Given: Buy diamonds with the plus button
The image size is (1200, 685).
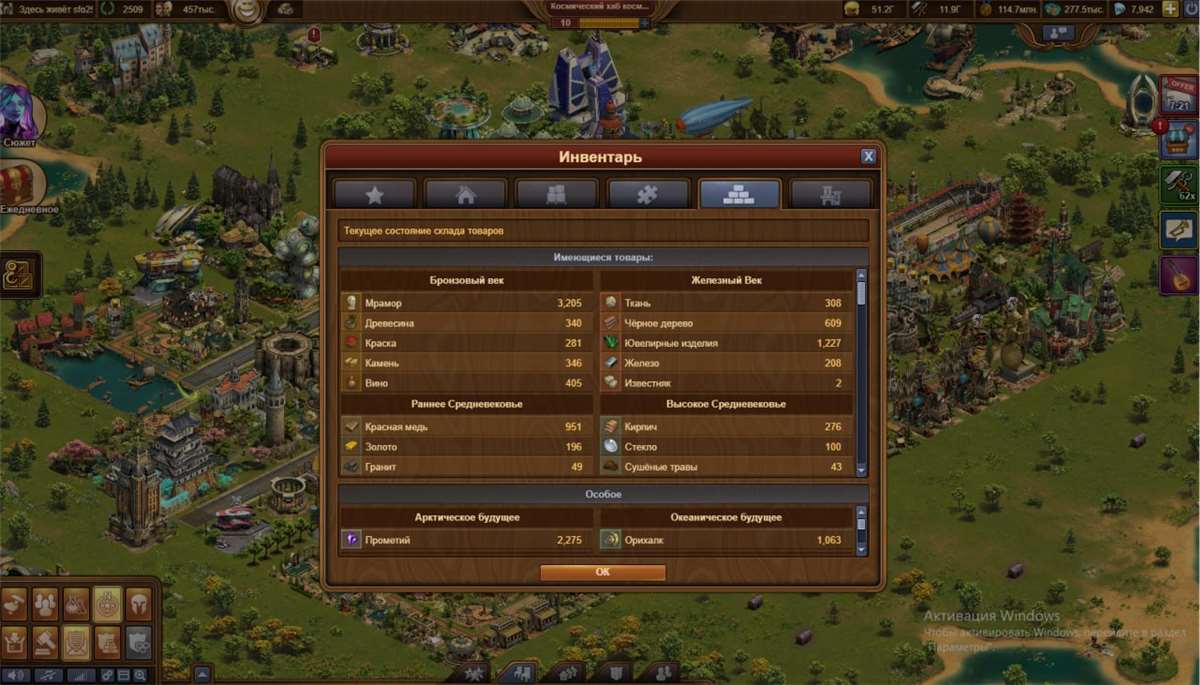Looking at the screenshot, I should [x=1170, y=9].
